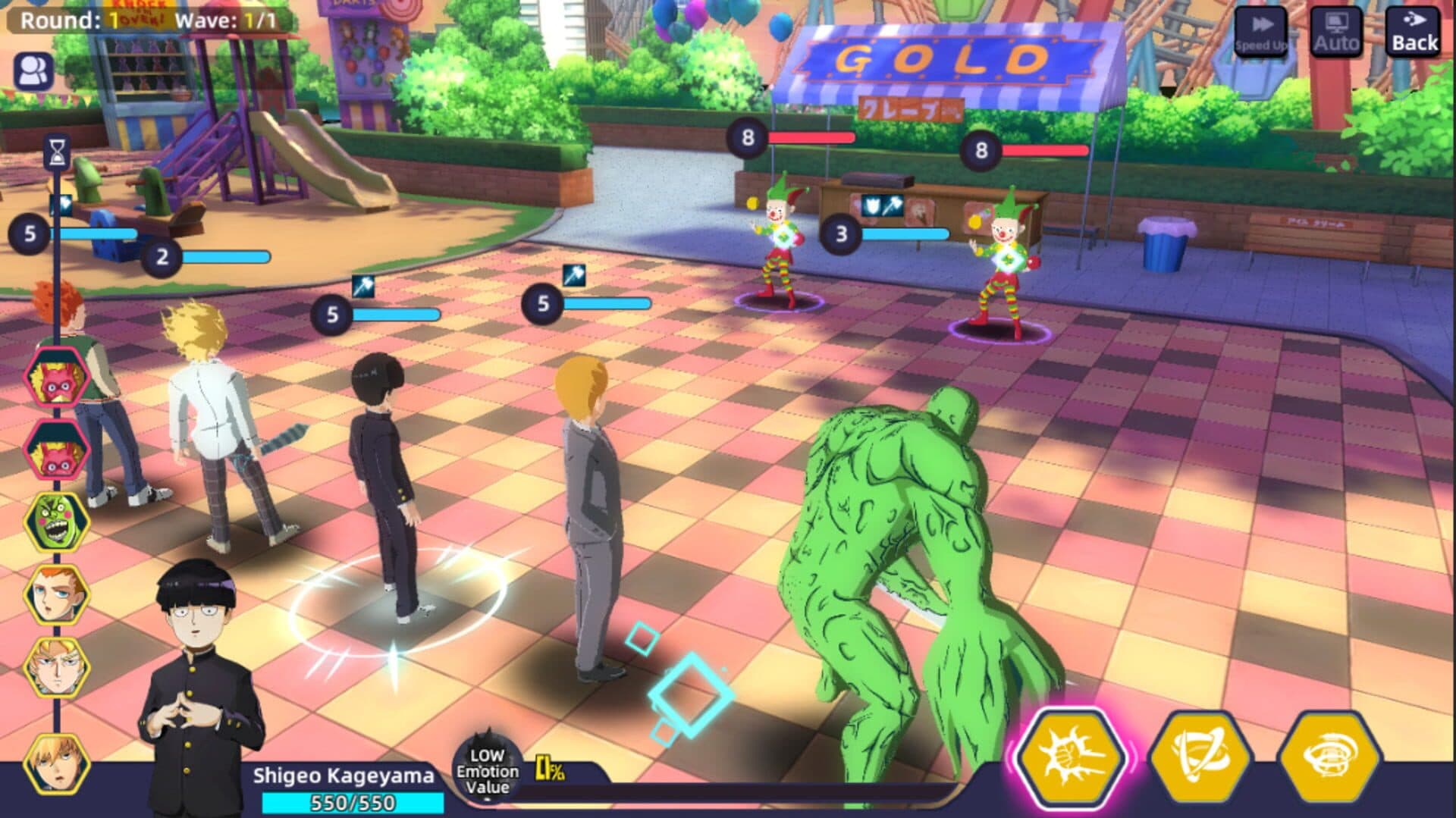
Task: Select the crossed orbit rings skill
Action: (1200, 757)
